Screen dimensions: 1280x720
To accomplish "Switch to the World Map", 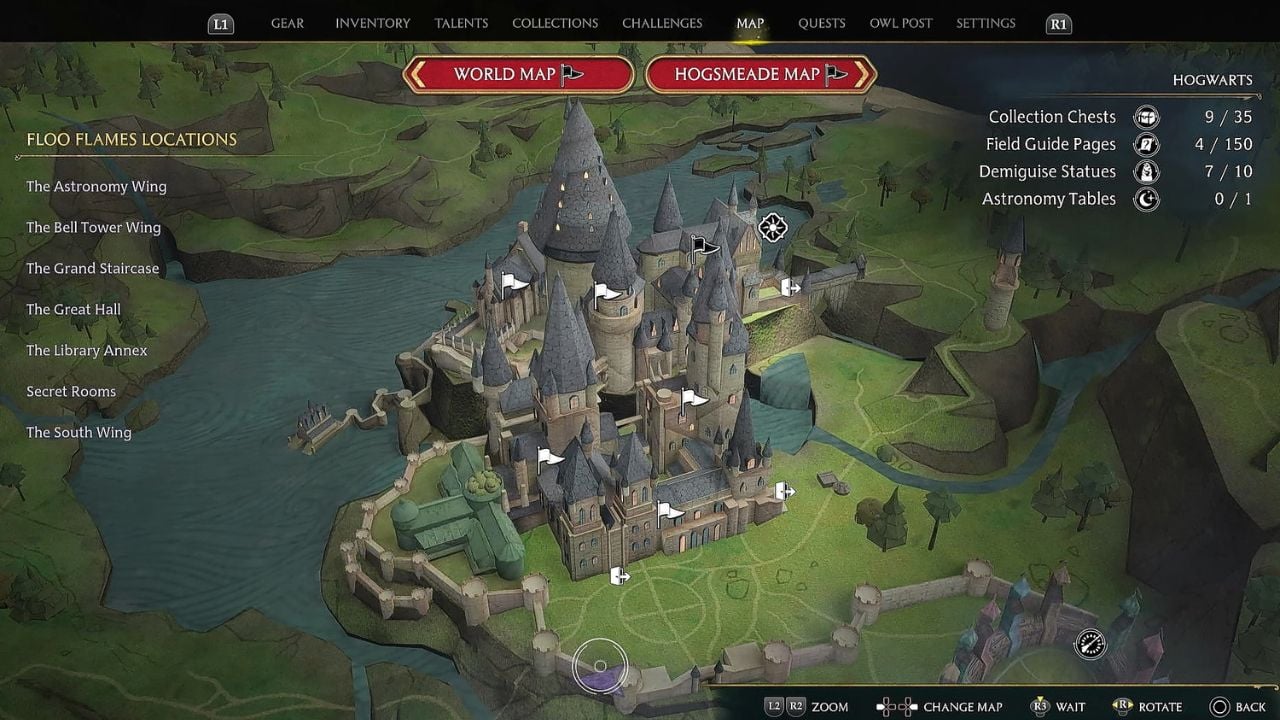I will (518, 74).
